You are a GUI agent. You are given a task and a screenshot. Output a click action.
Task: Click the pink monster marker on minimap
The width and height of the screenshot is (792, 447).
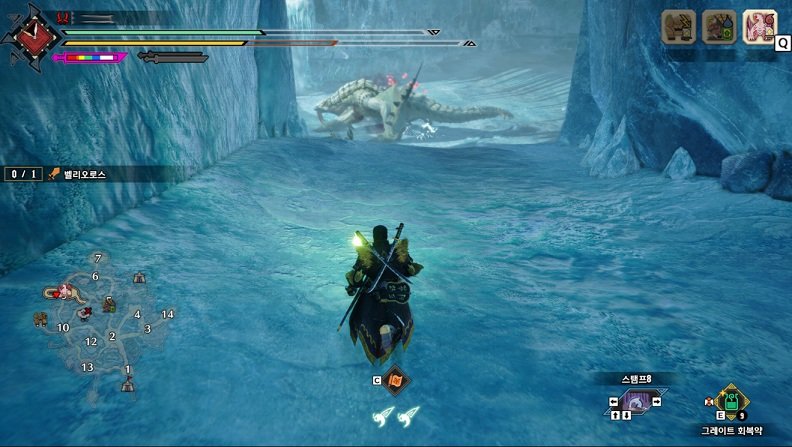pyautogui.click(x=65, y=292)
